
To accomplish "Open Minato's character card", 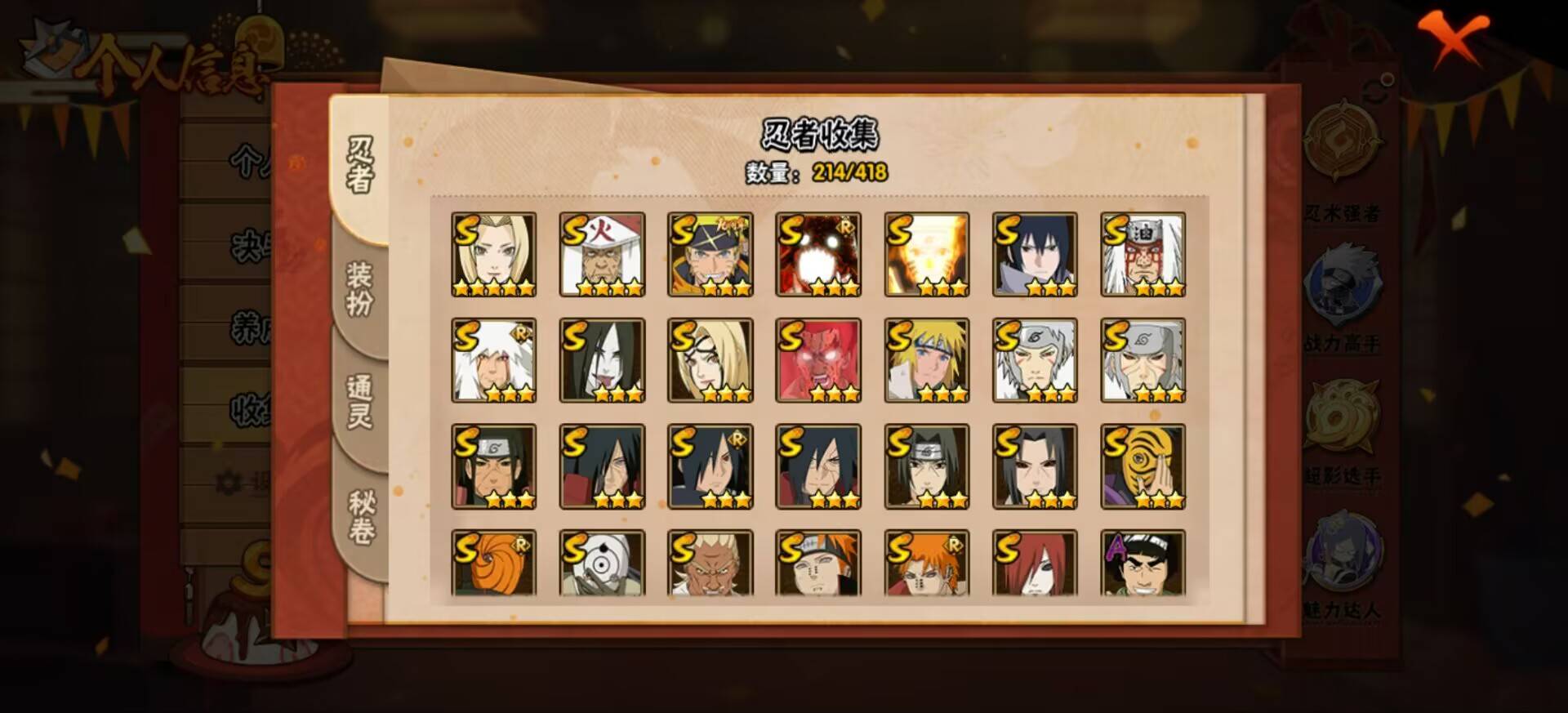I will point(927,359).
